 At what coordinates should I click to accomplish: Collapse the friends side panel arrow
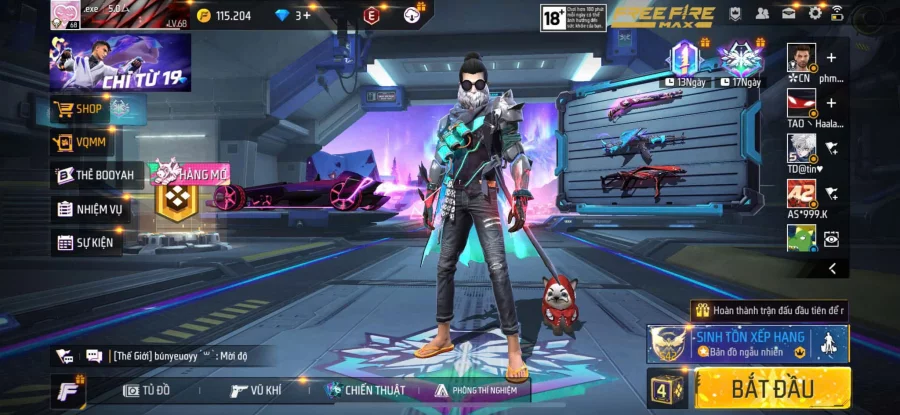click(x=832, y=269)
